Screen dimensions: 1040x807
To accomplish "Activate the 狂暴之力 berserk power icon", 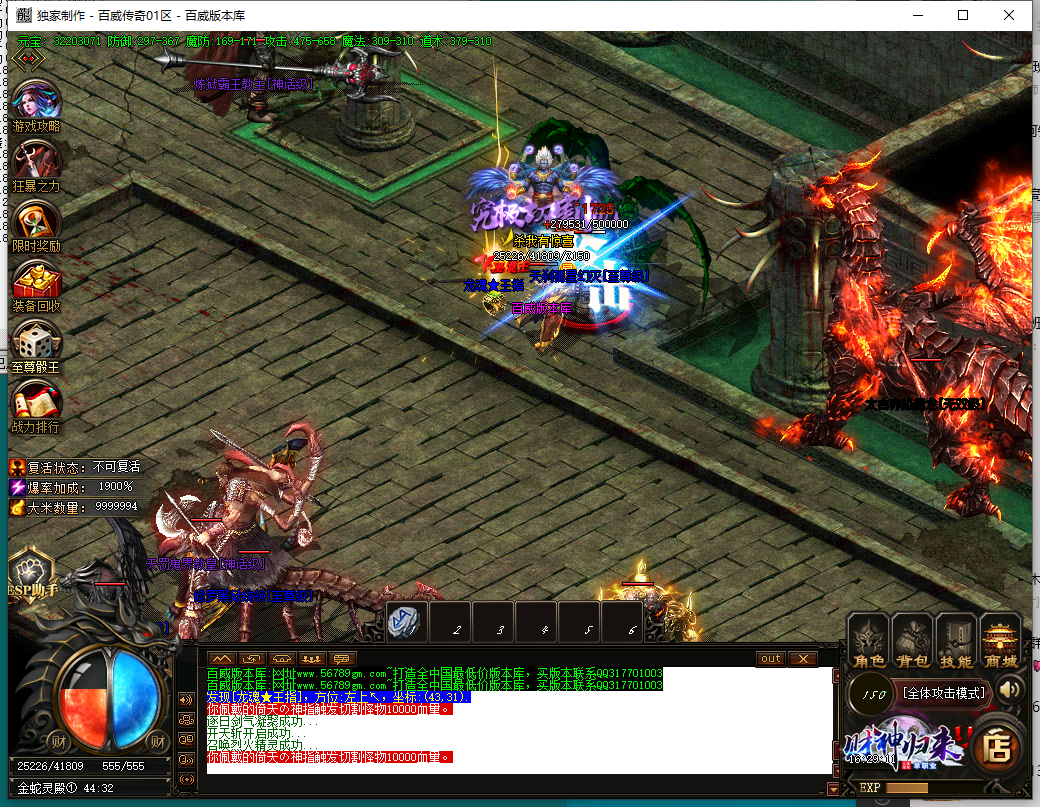I will coord(37,164).
